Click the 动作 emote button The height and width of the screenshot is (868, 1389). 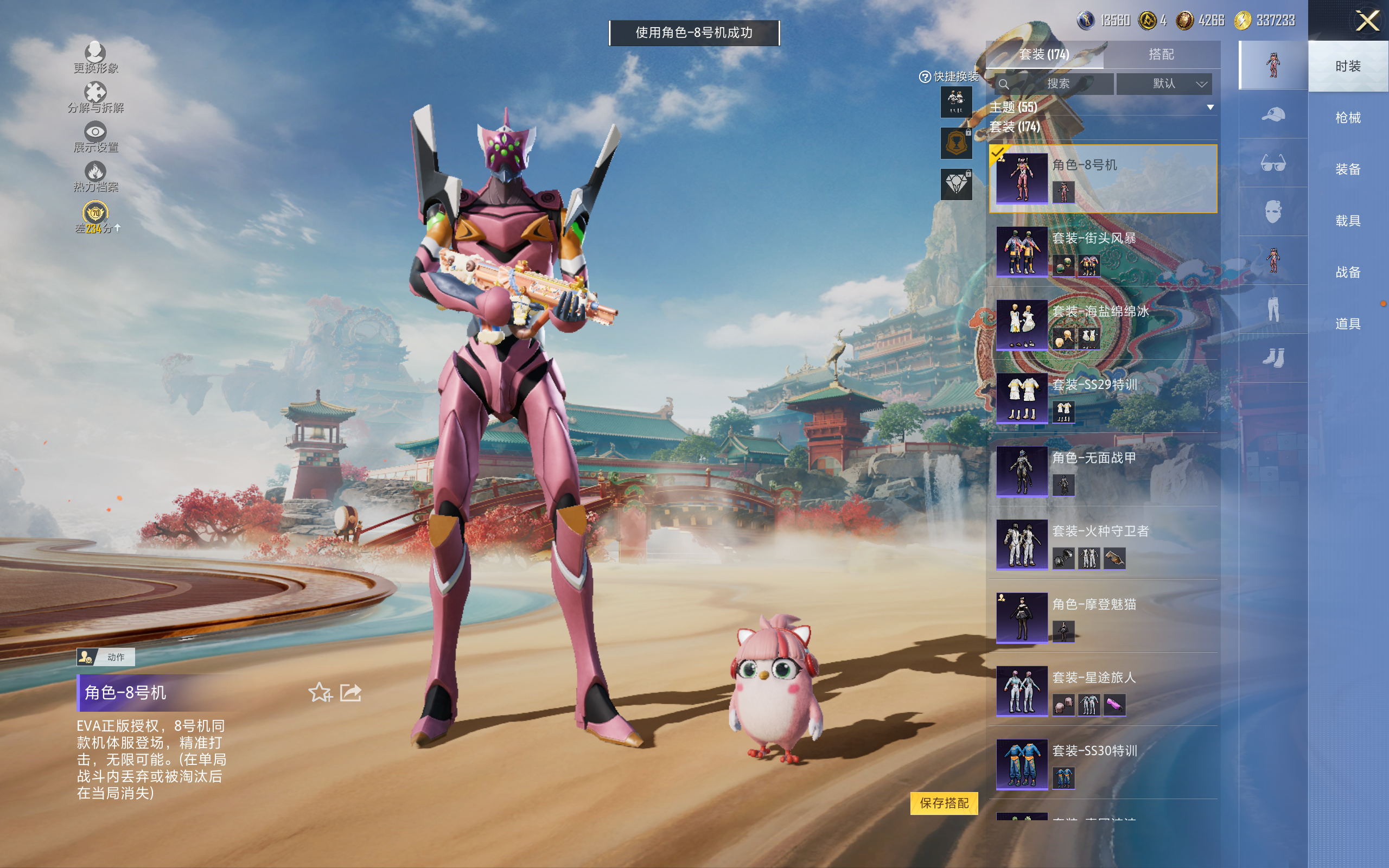[x=106, y=657]
